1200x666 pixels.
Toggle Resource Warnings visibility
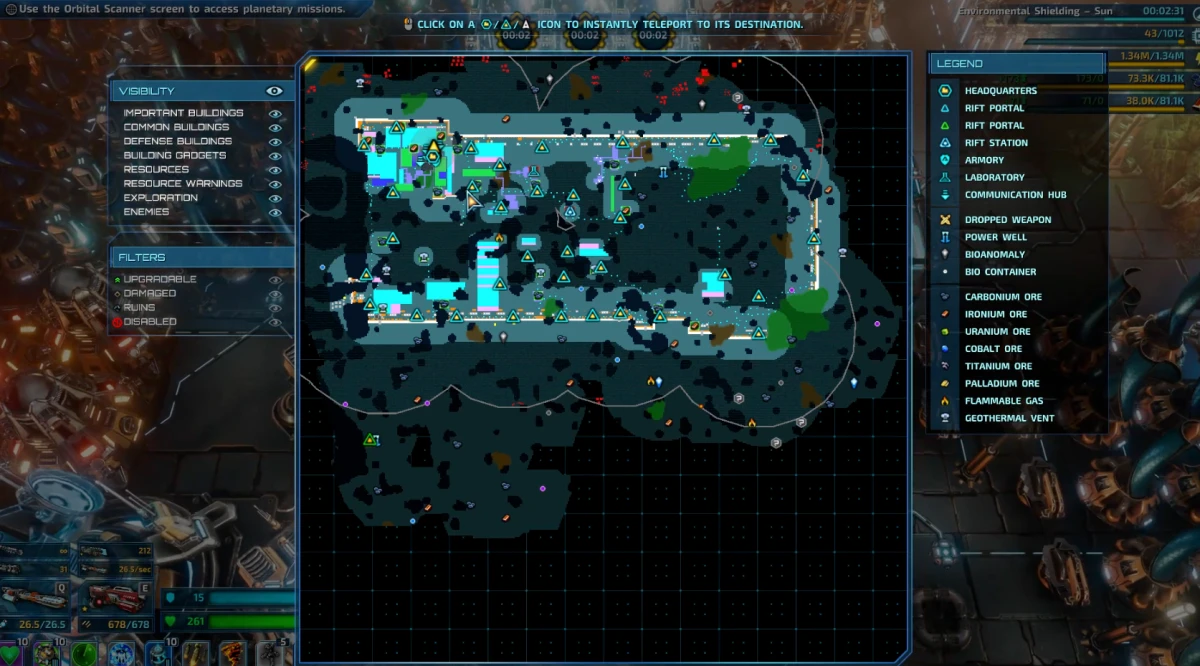275,184
